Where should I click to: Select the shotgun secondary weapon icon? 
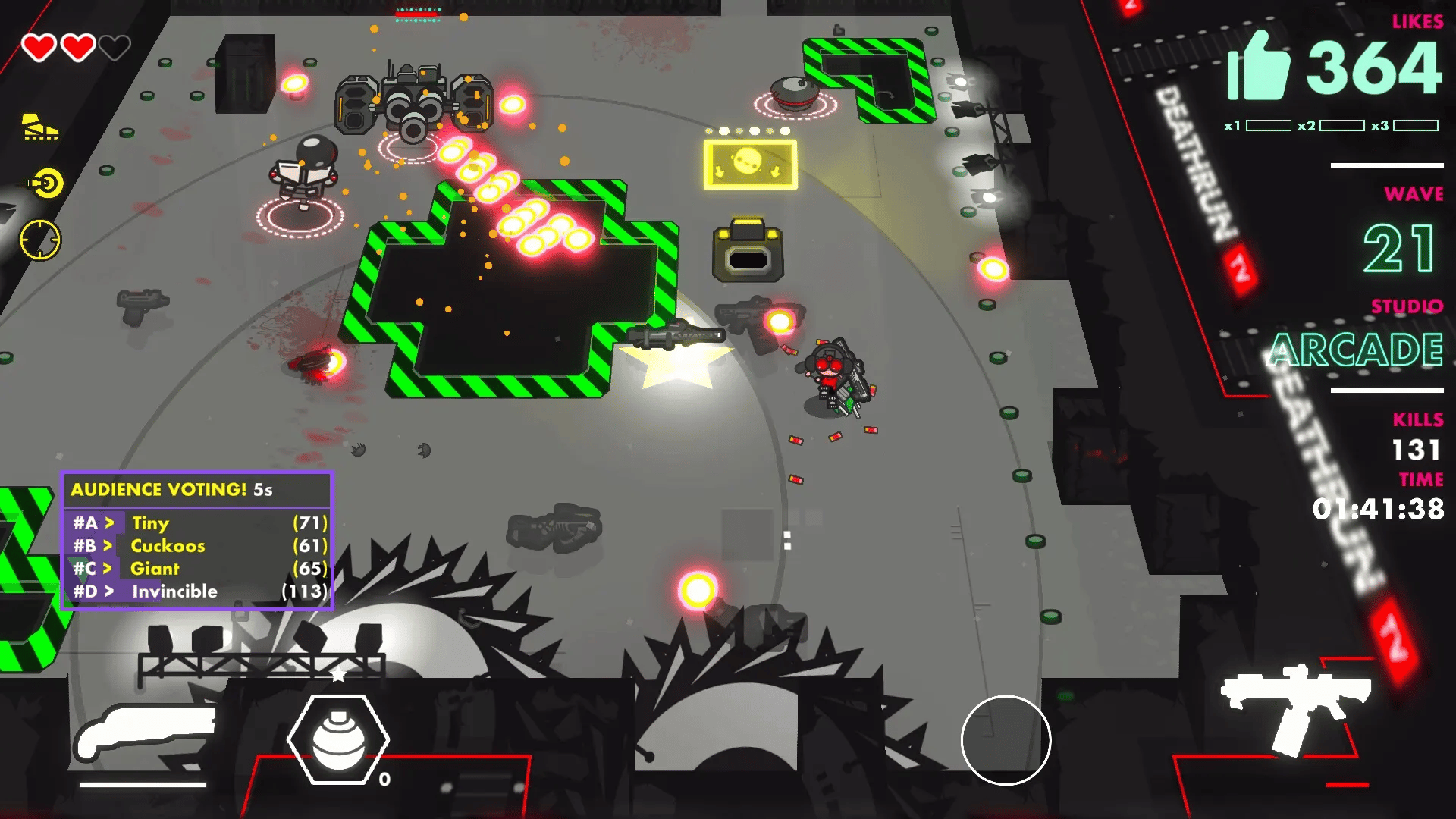pyautogui.click(x=144, y=733)
